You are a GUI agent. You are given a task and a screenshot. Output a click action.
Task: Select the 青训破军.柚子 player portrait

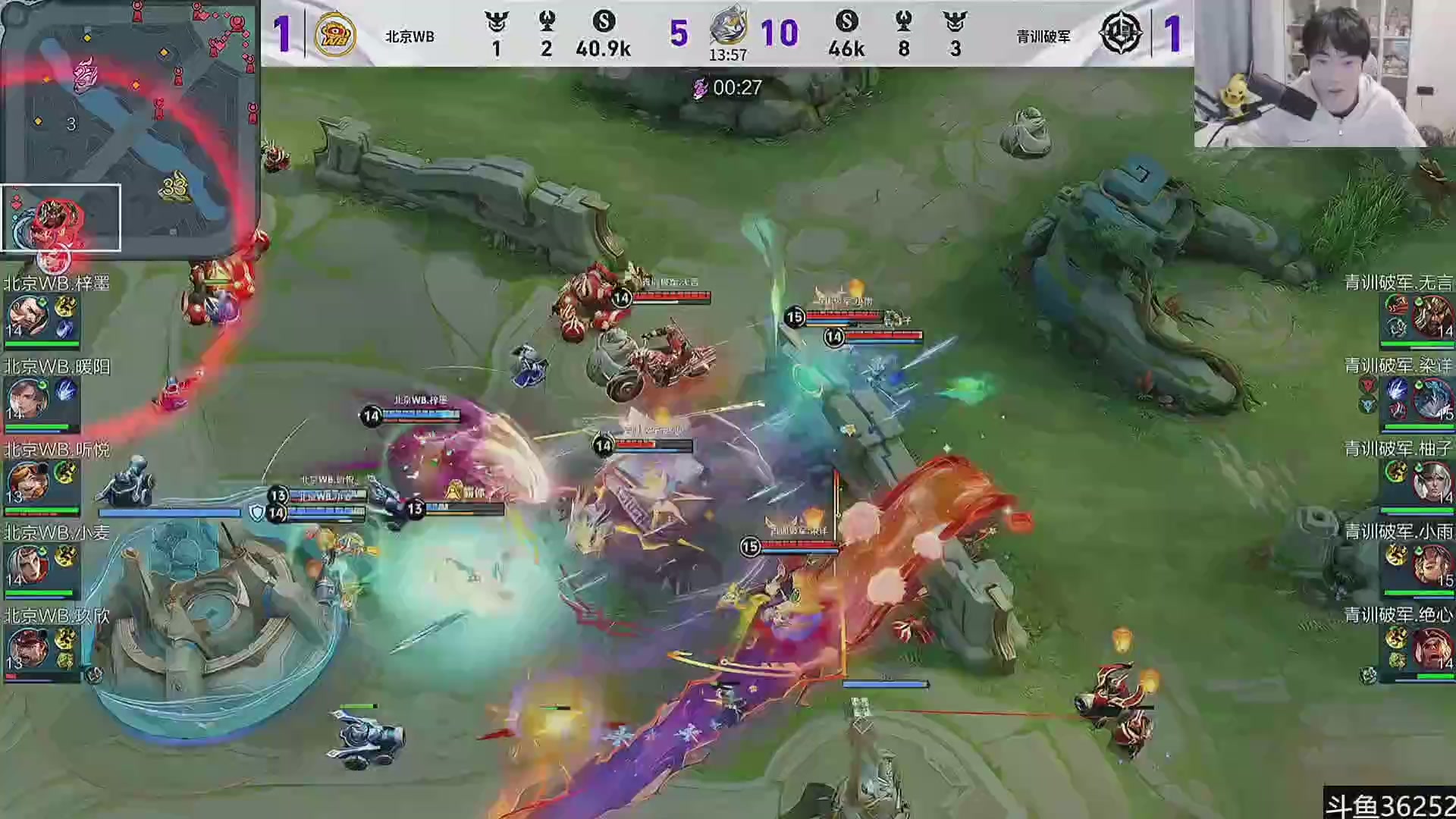click(1432, 482)
